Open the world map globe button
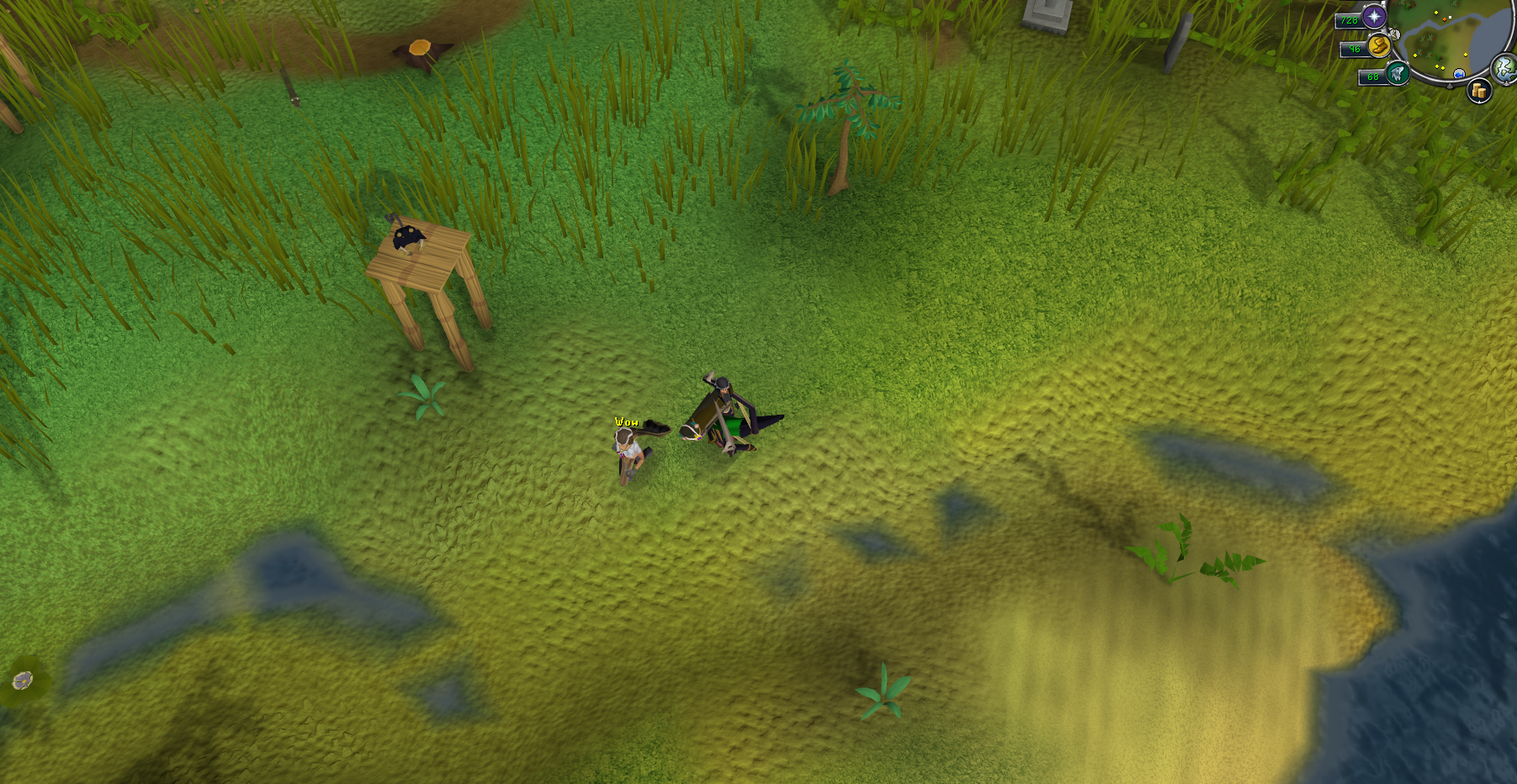Viewport: 1517px width, 784px height. tap(1504, 68)
